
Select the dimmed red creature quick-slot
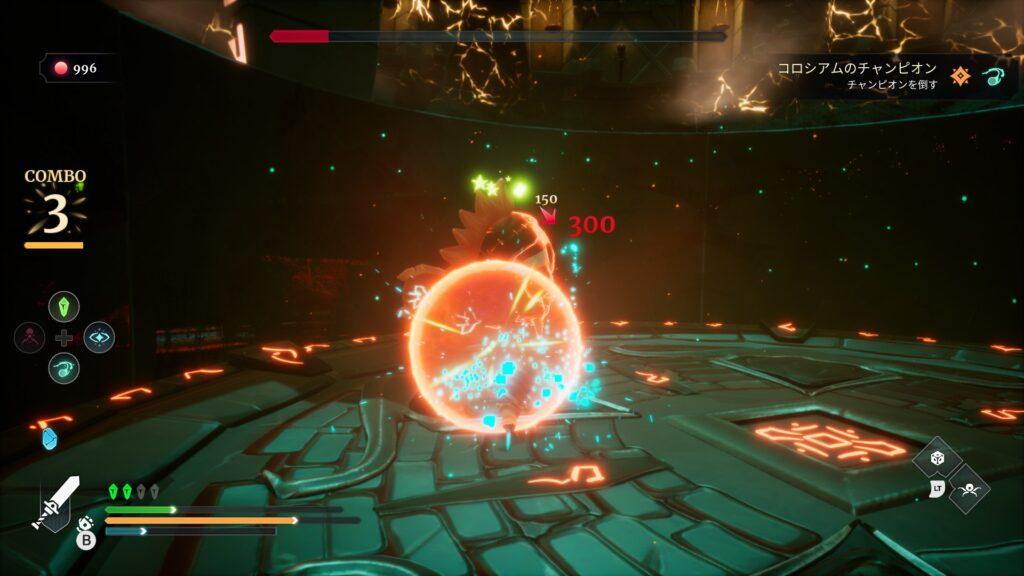30,337
